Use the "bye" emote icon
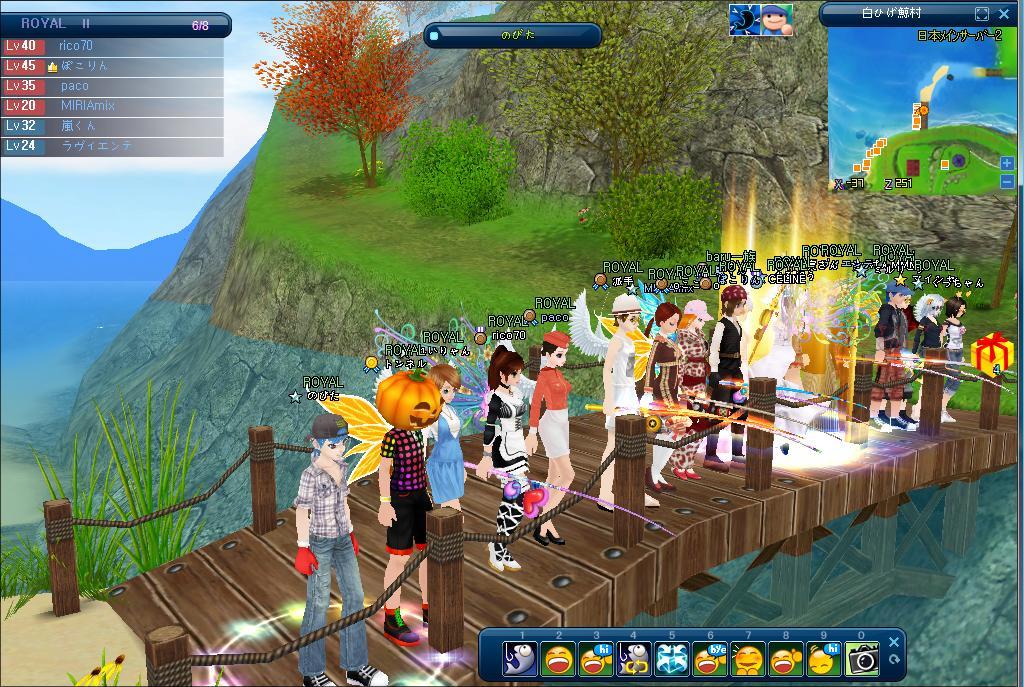The width and height of the screenshot is (1024, 687). 710,659
